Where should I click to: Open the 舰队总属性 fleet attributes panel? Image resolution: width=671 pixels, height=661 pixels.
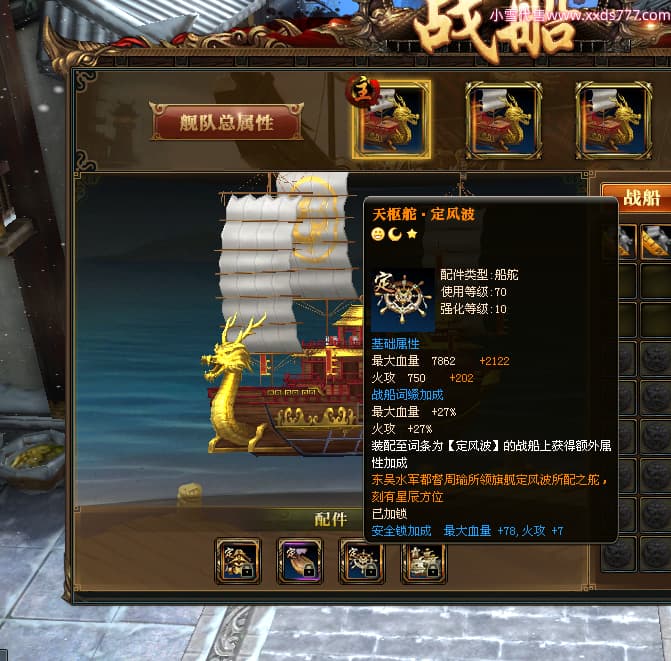(x=226, y=122)
